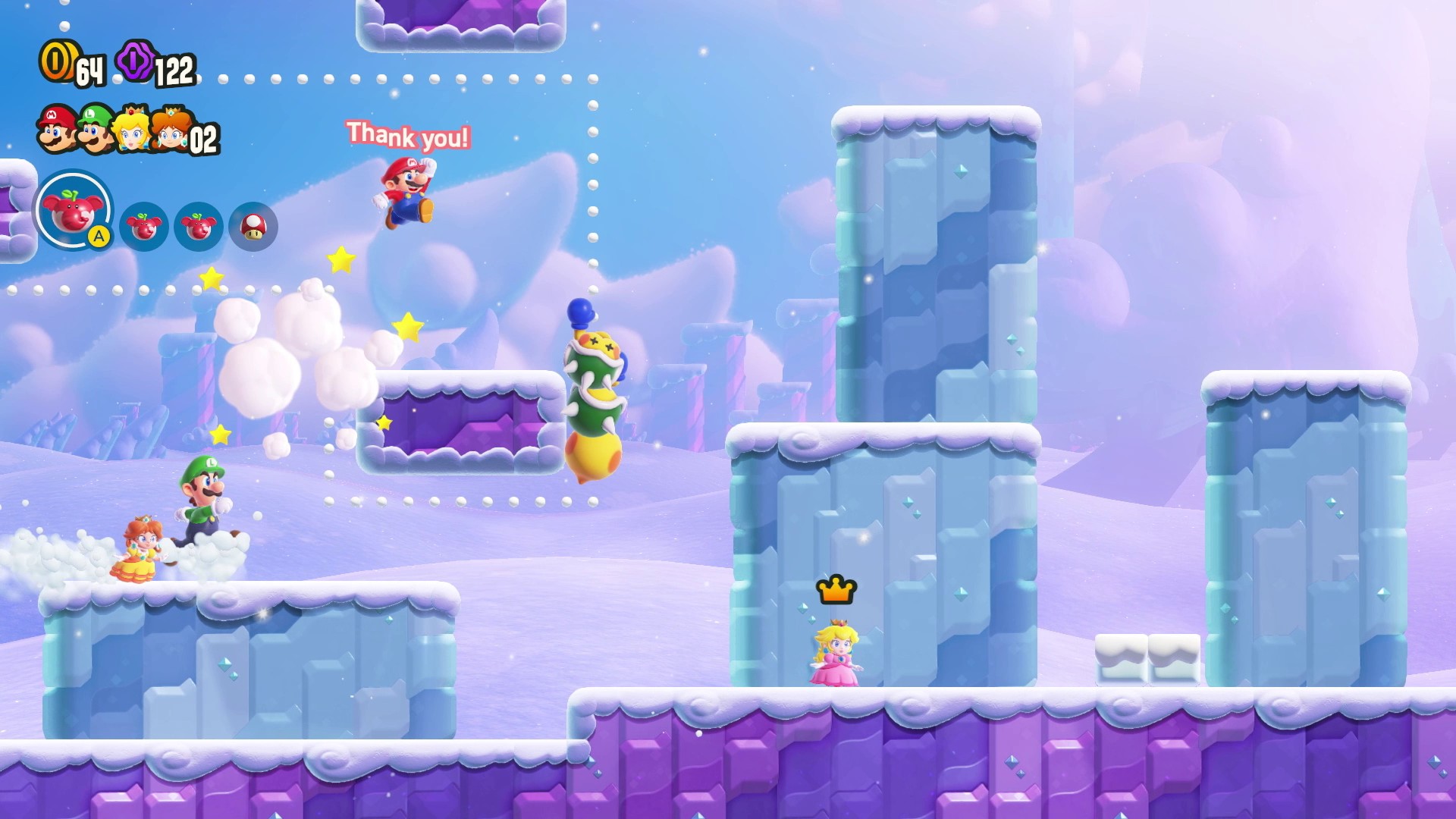Click Mario's portrait in the player list
This screenshot has height=819, width=1456.
(x=57, y=128)
